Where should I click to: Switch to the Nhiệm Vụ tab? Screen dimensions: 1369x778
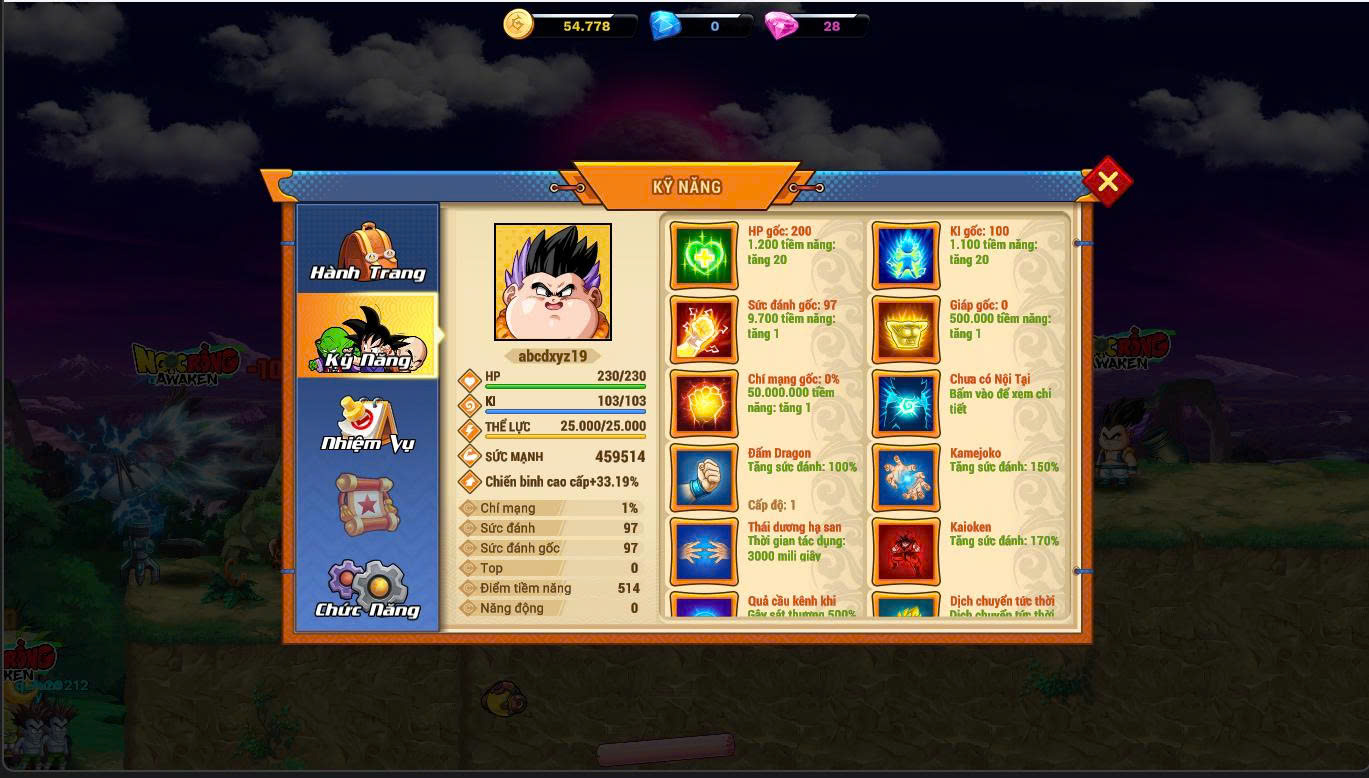tap(367, 423)
